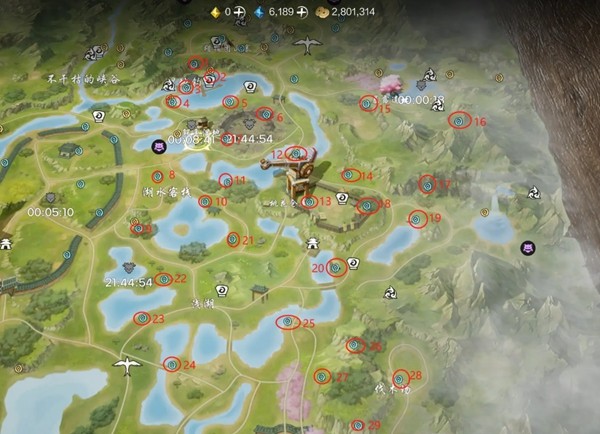Viewport: 600px width, 434px height.
Task: Select map marker numbered 16
Action: [459, 120]
